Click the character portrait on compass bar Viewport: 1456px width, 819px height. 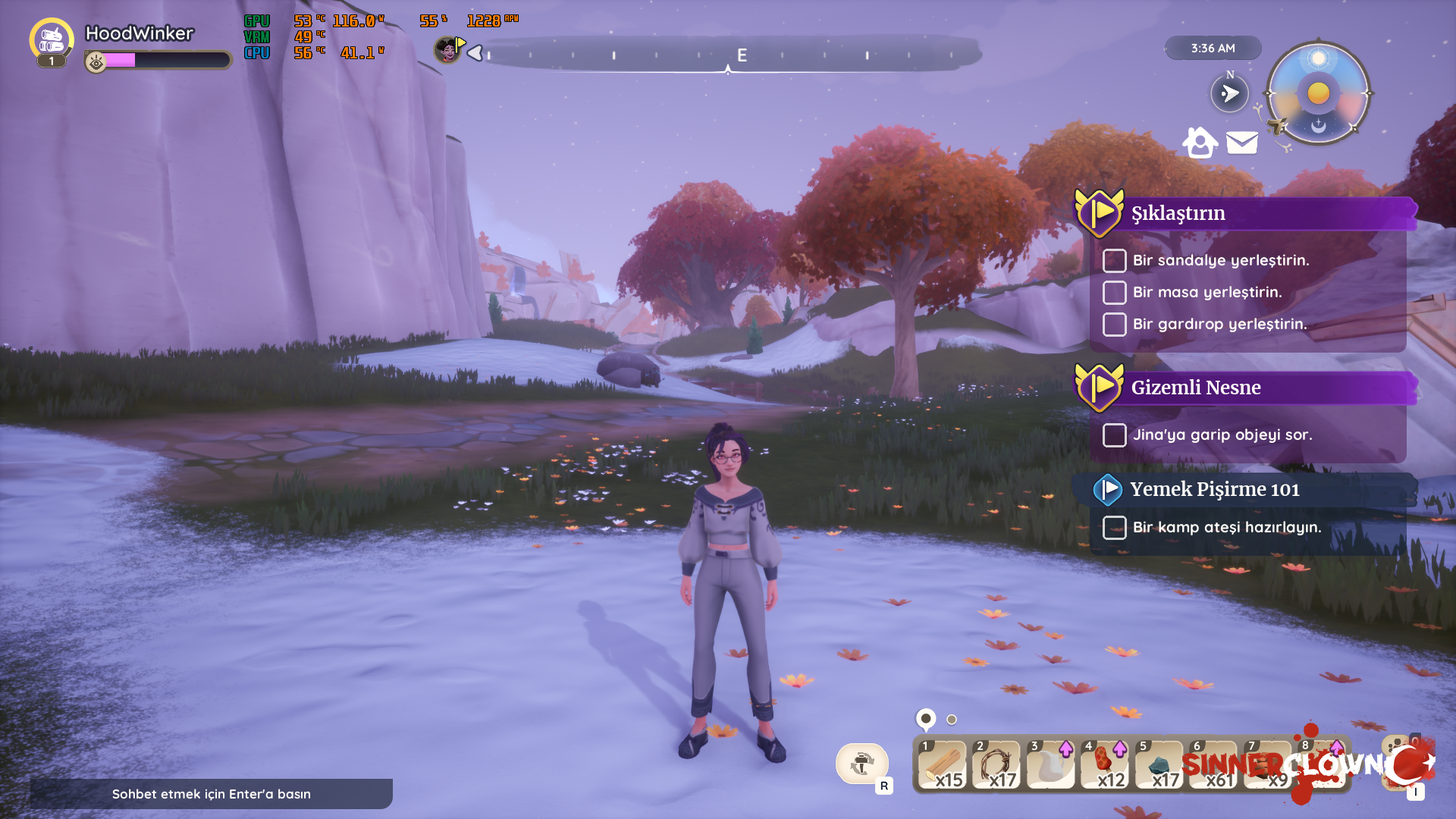(447, 51)
